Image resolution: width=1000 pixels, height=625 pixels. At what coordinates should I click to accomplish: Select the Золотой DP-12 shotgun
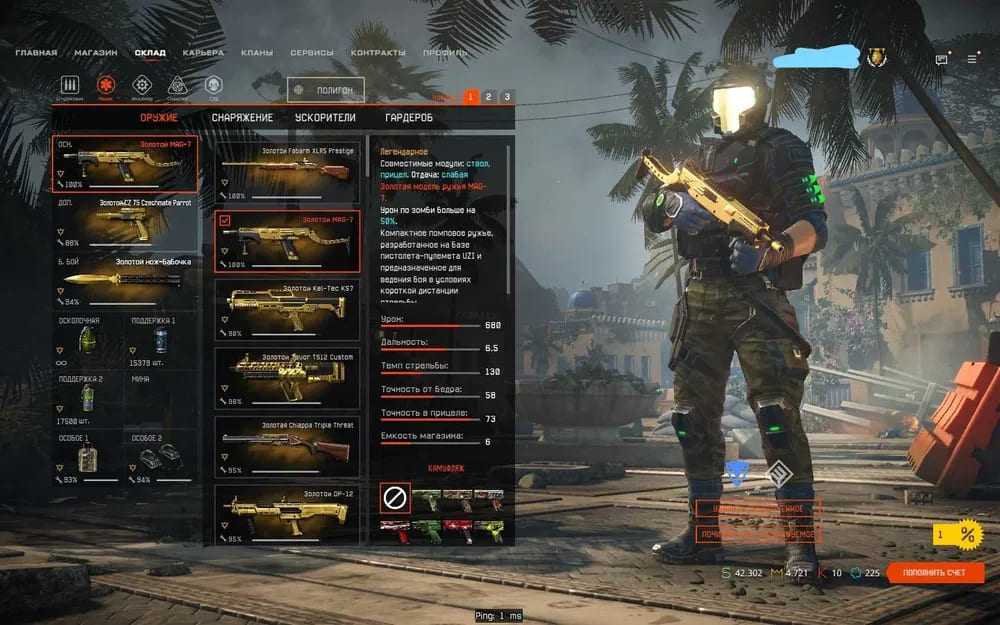(287, 514)
